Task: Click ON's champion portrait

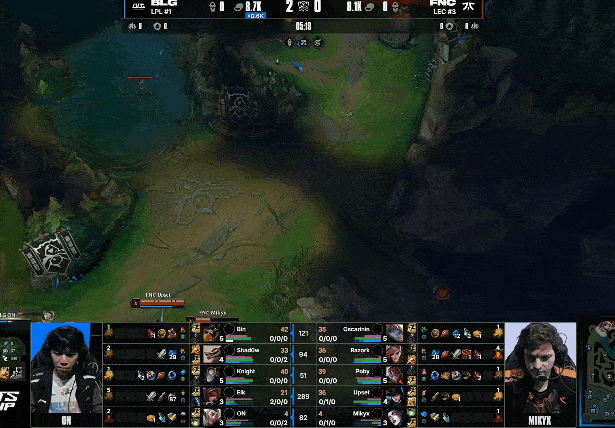Action: (215, 416)
